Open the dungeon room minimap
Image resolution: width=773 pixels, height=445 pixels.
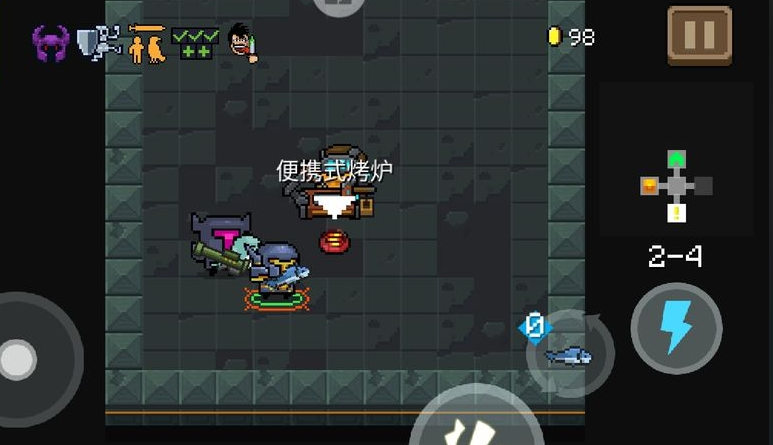[x=677, y=185]
